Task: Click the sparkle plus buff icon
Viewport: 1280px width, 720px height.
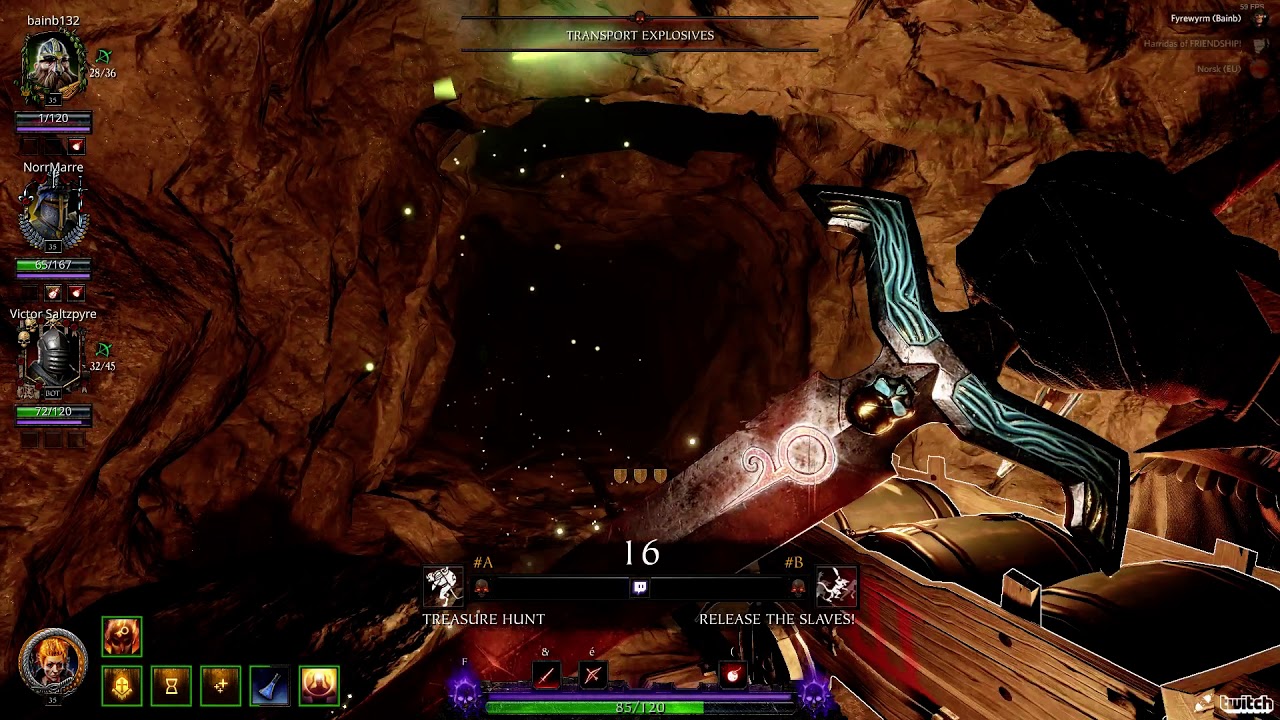Action: point(220,686)
